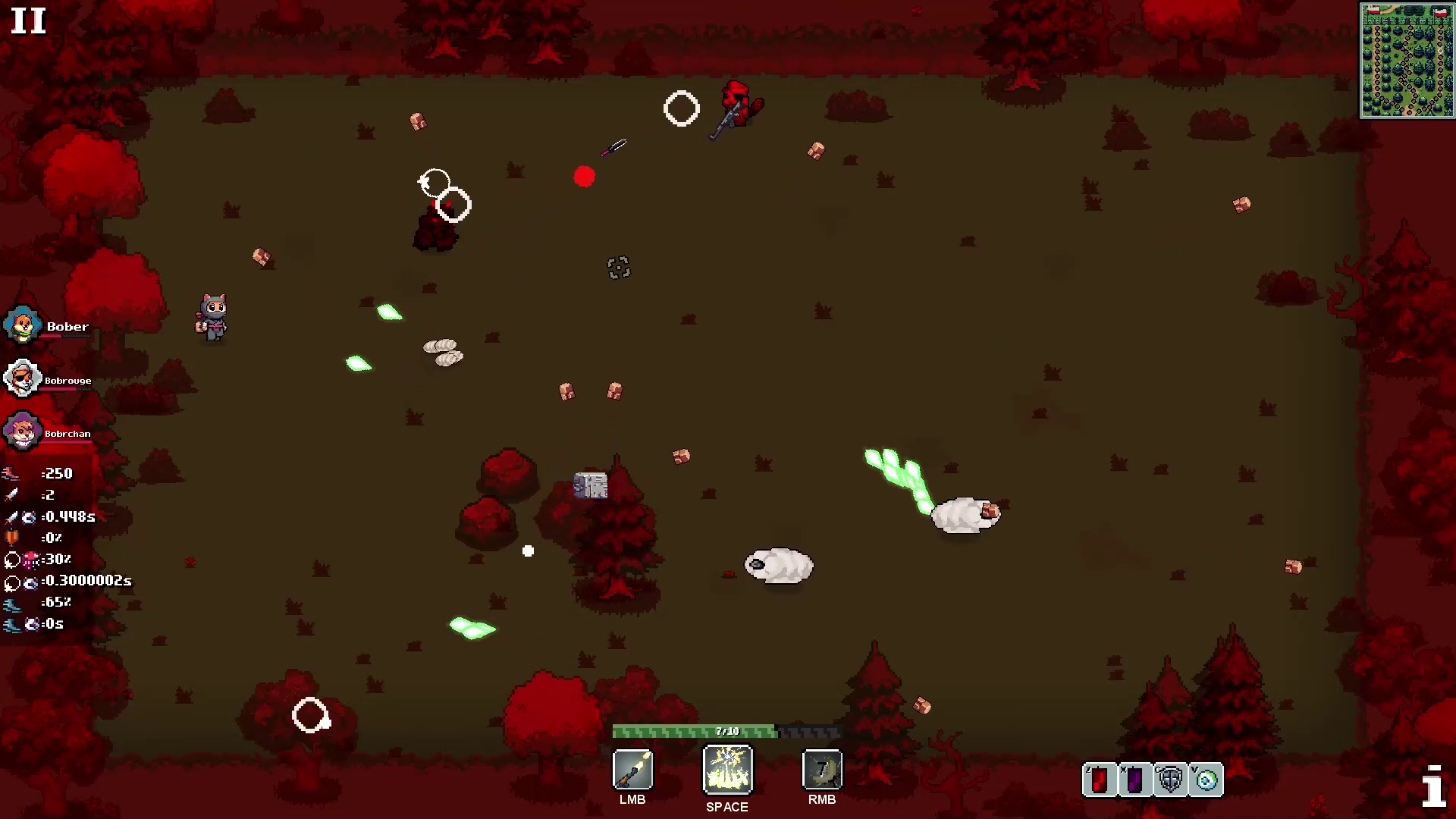This screenshot has width=1456, height=819.
Task: Click the movement speed boot icon
Action: pyautogui.click(x=11, y=602)
